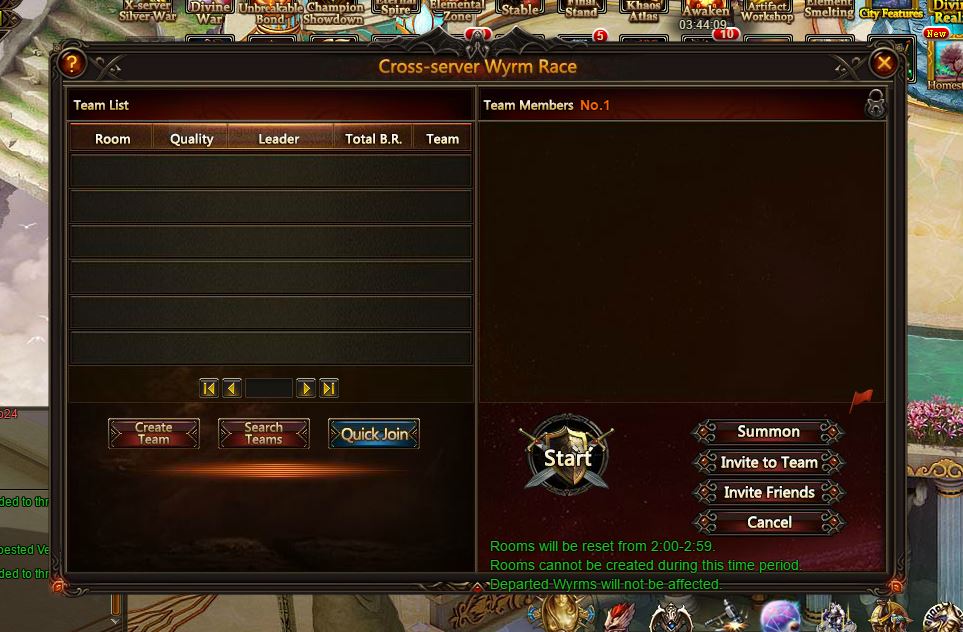The image size is (963, 632).
Task: Sort team list by Total B.R. column
Action: point(373,139)
